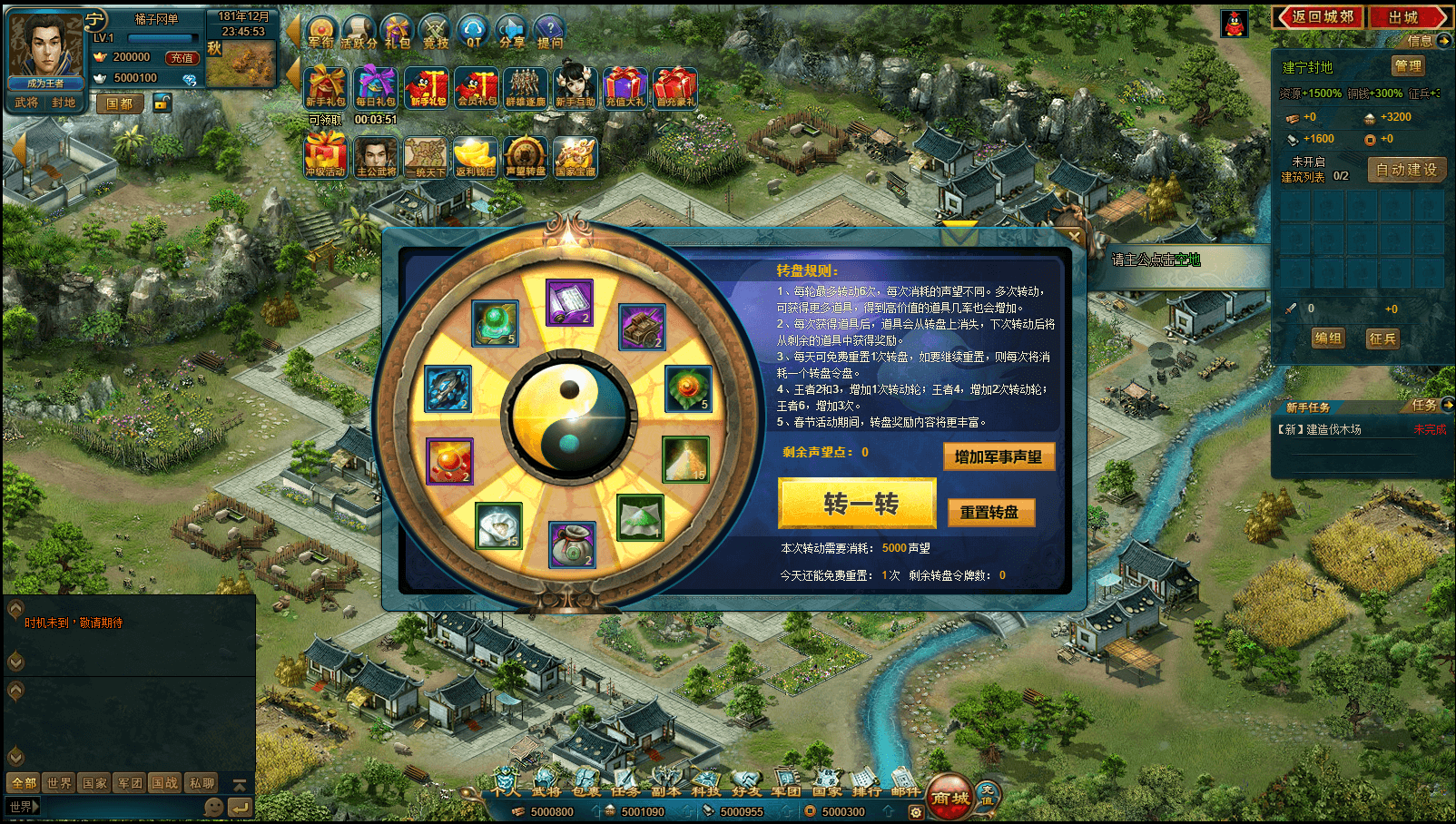Viewport: 1456px width, 824px height.
Task: Claim the 新手礼包 marked 可领取
Action: point(325,88)
